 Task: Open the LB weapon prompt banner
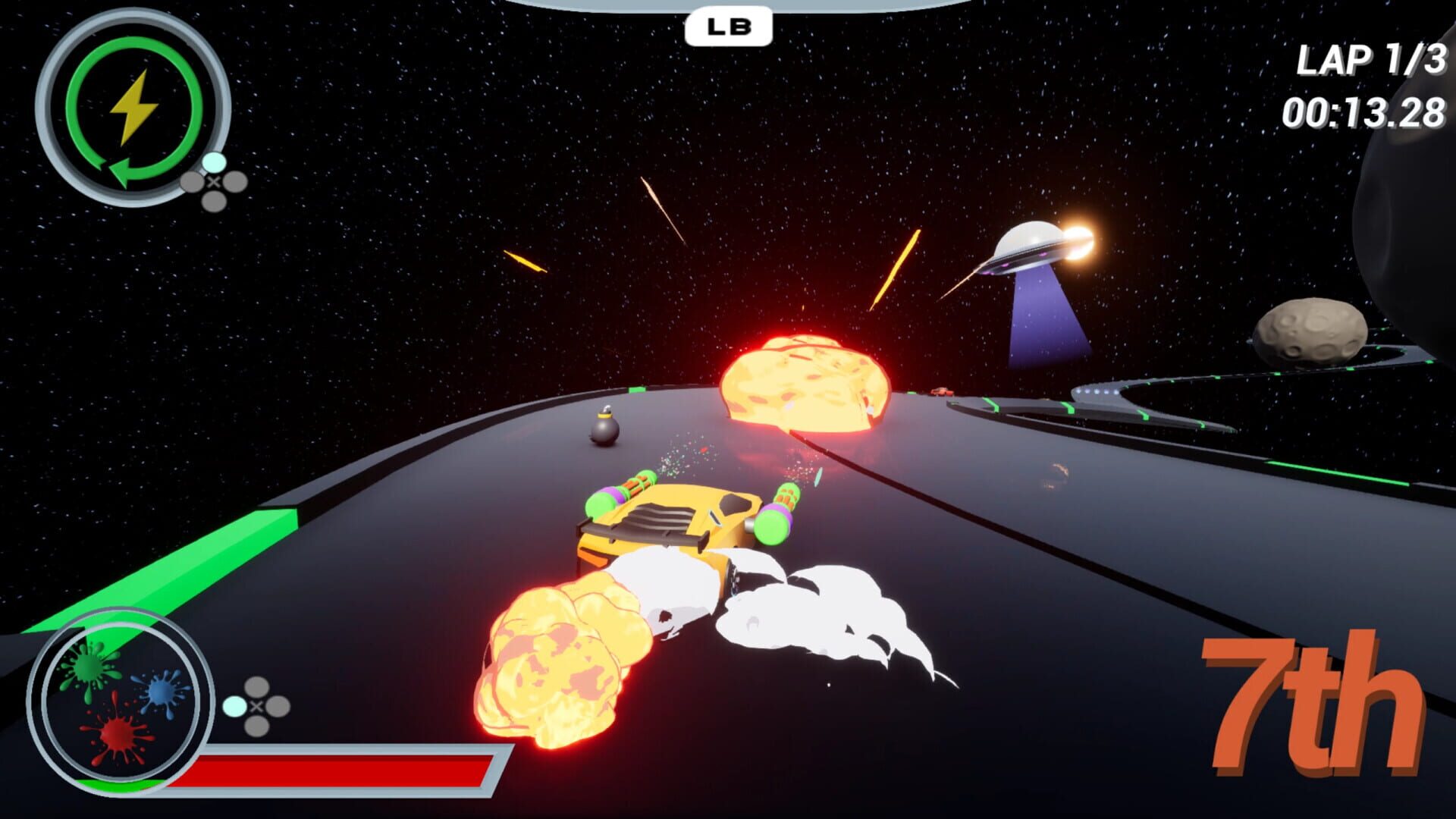pyautogui.click(x=727, y=25)
